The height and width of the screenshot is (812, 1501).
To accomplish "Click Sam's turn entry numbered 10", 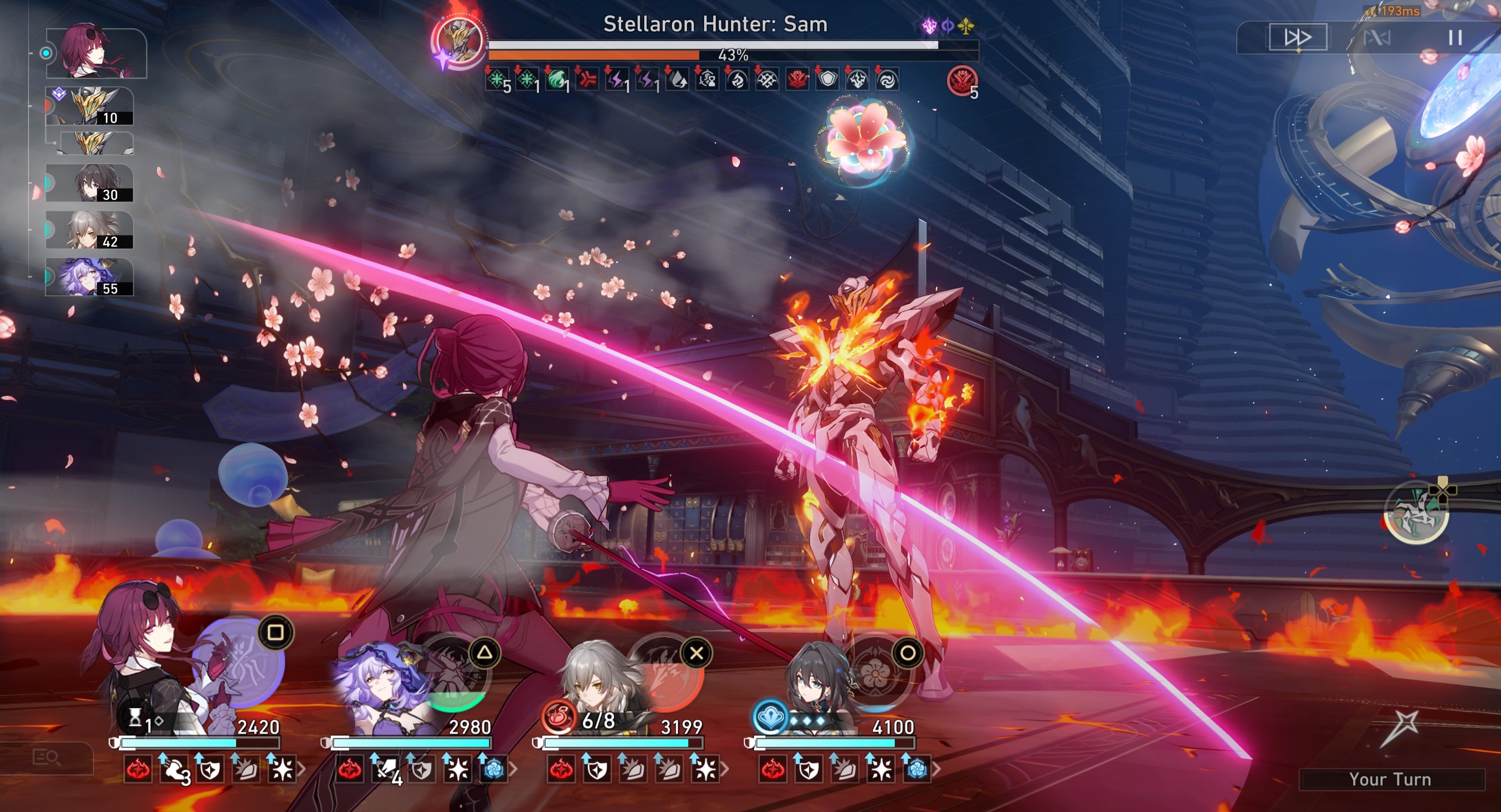I will pyautogui.click(x=90, y=106).
